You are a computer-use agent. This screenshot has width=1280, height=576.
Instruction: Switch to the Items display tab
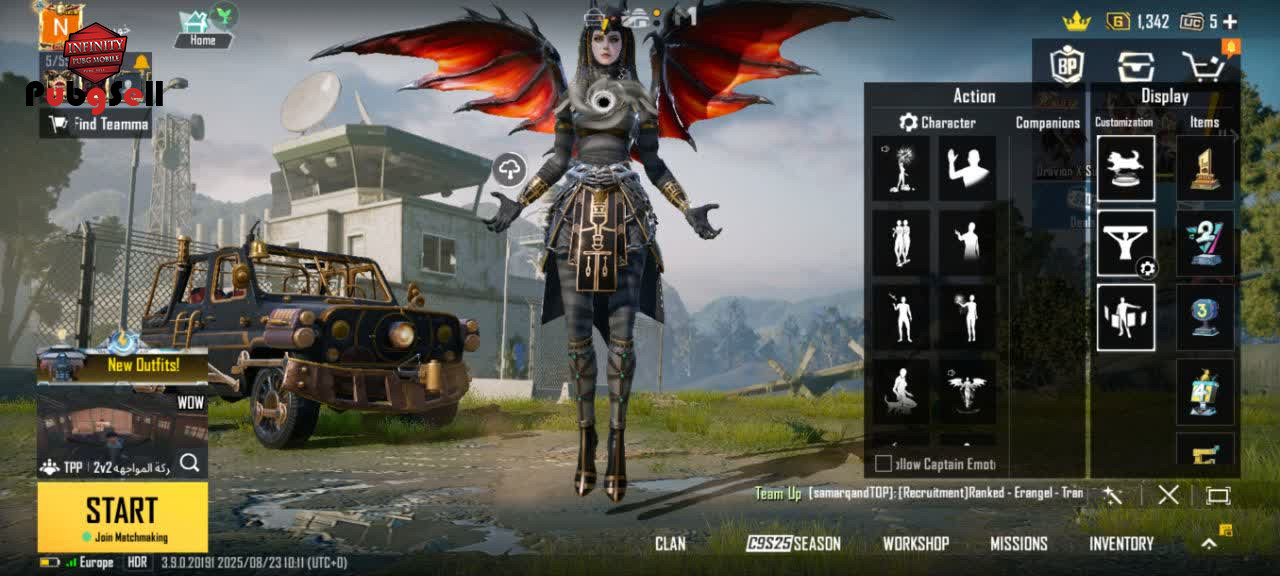(1204, 123)
